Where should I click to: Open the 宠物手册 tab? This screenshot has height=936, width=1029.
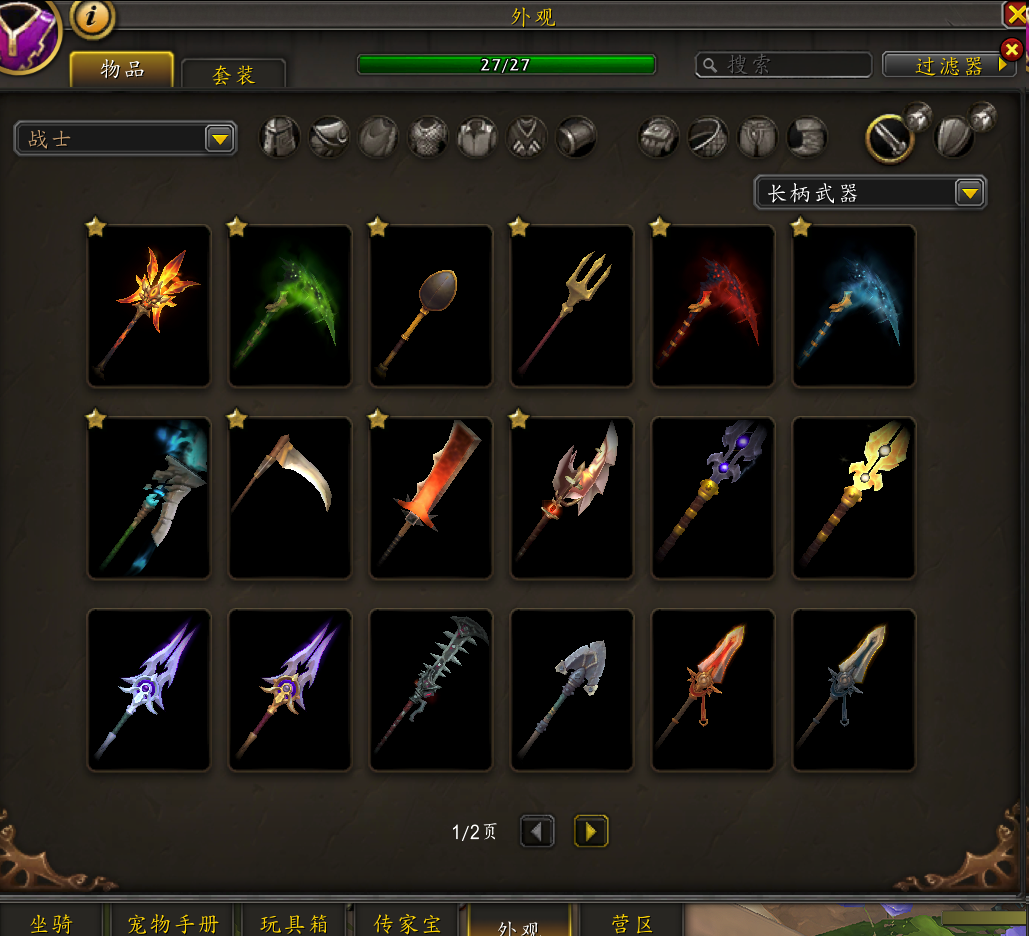(x=173, y=922)
